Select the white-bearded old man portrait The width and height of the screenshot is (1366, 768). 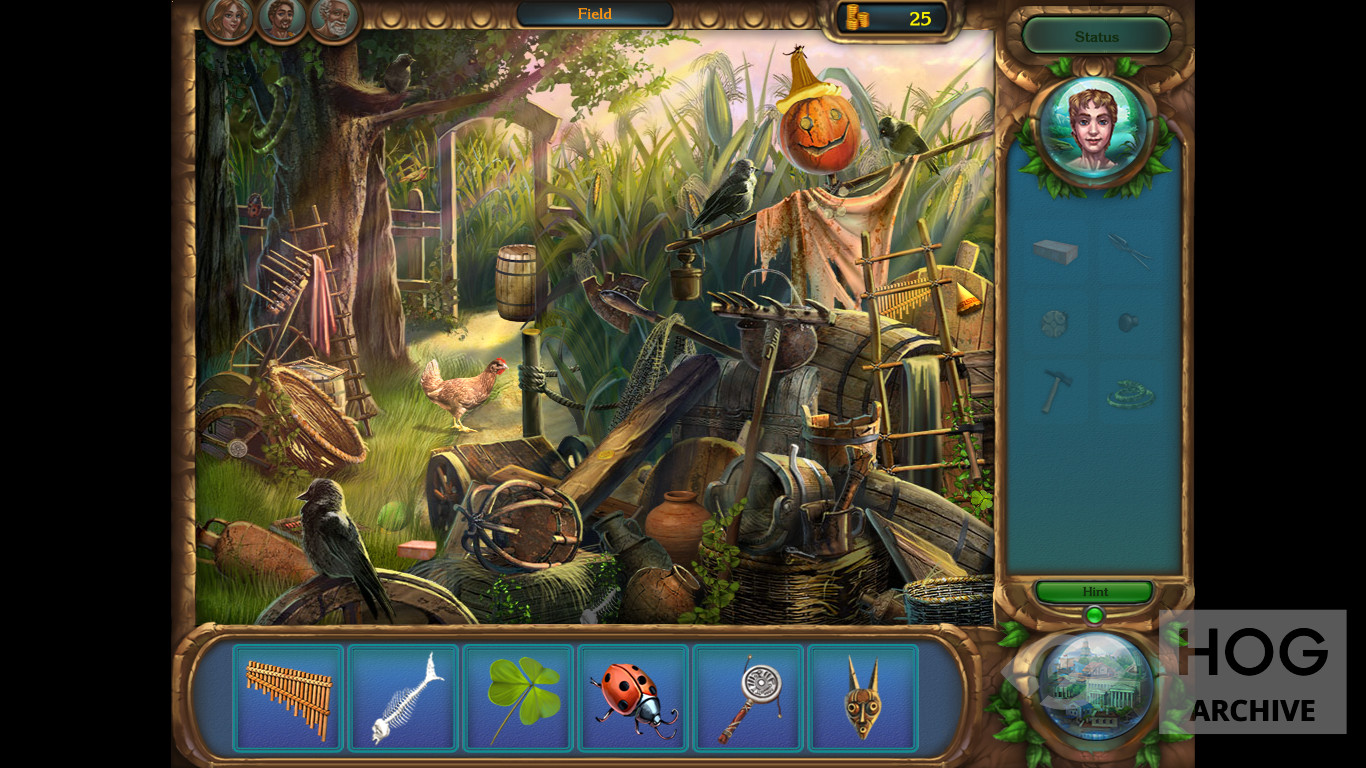(x=333, y=18)
